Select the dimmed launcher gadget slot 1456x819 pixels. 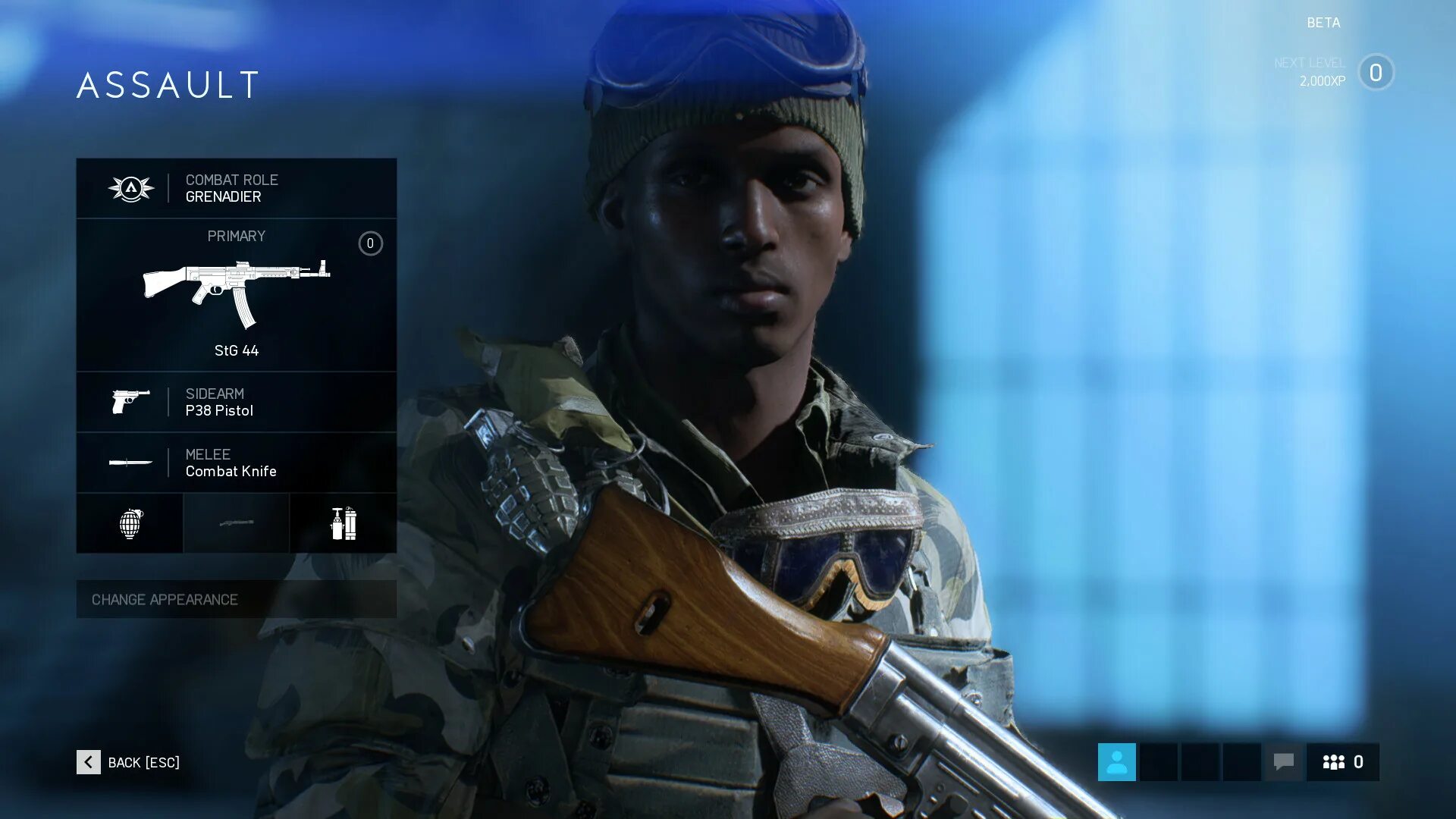pos(236,523)
